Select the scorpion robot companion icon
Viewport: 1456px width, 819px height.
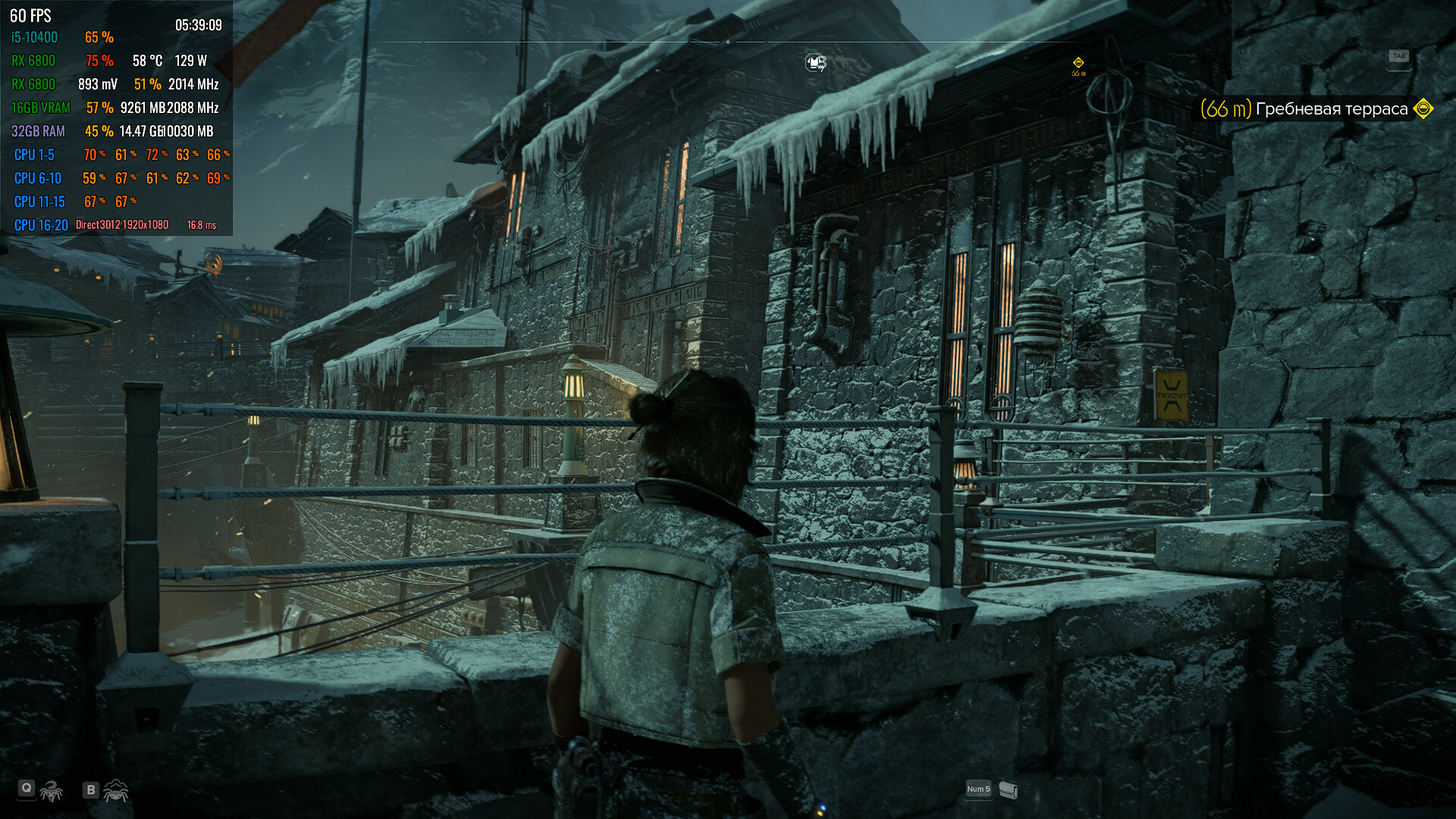coord(51,791)
